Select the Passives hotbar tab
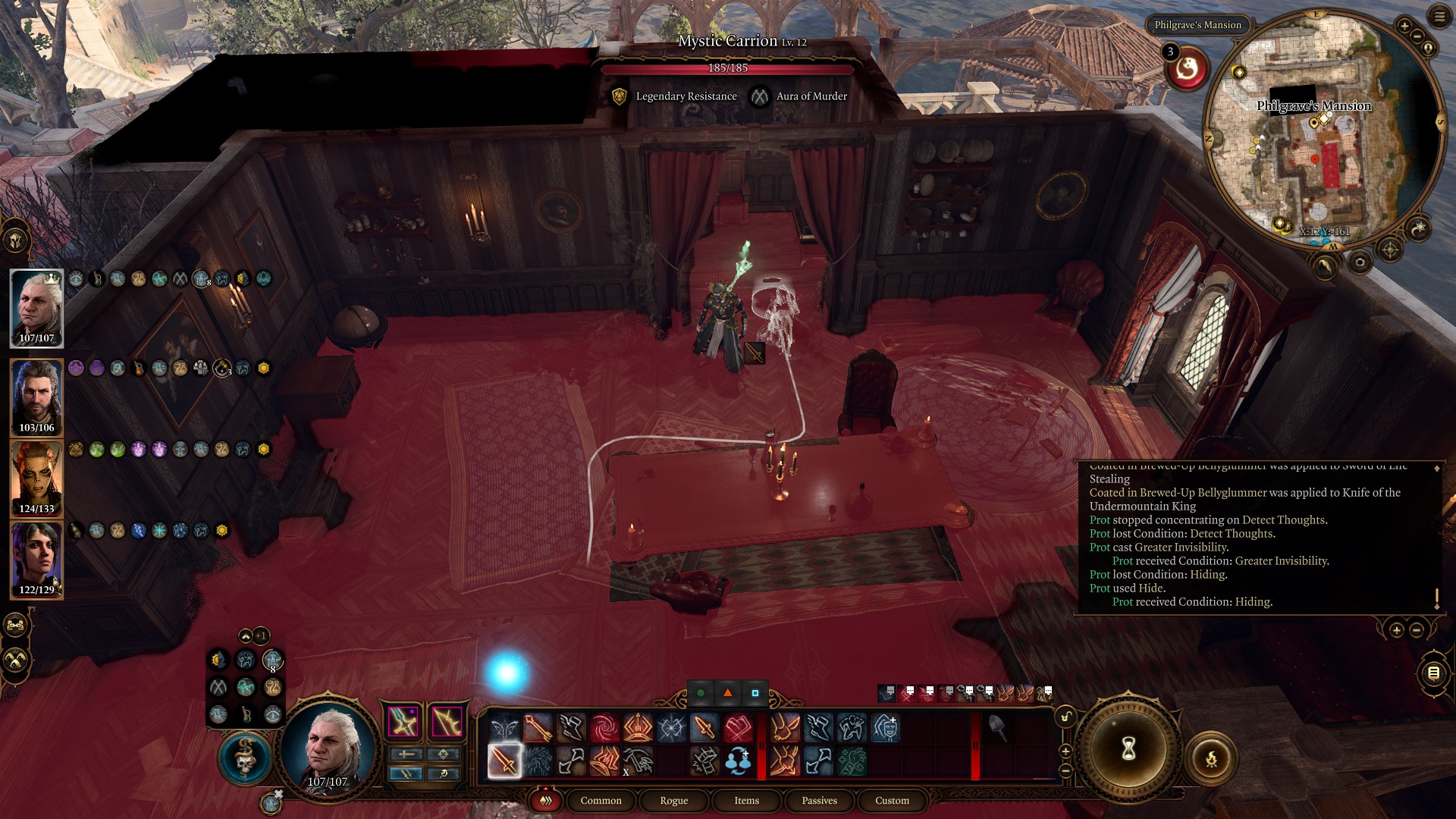The image size is (1456, 819). point(819,800)
